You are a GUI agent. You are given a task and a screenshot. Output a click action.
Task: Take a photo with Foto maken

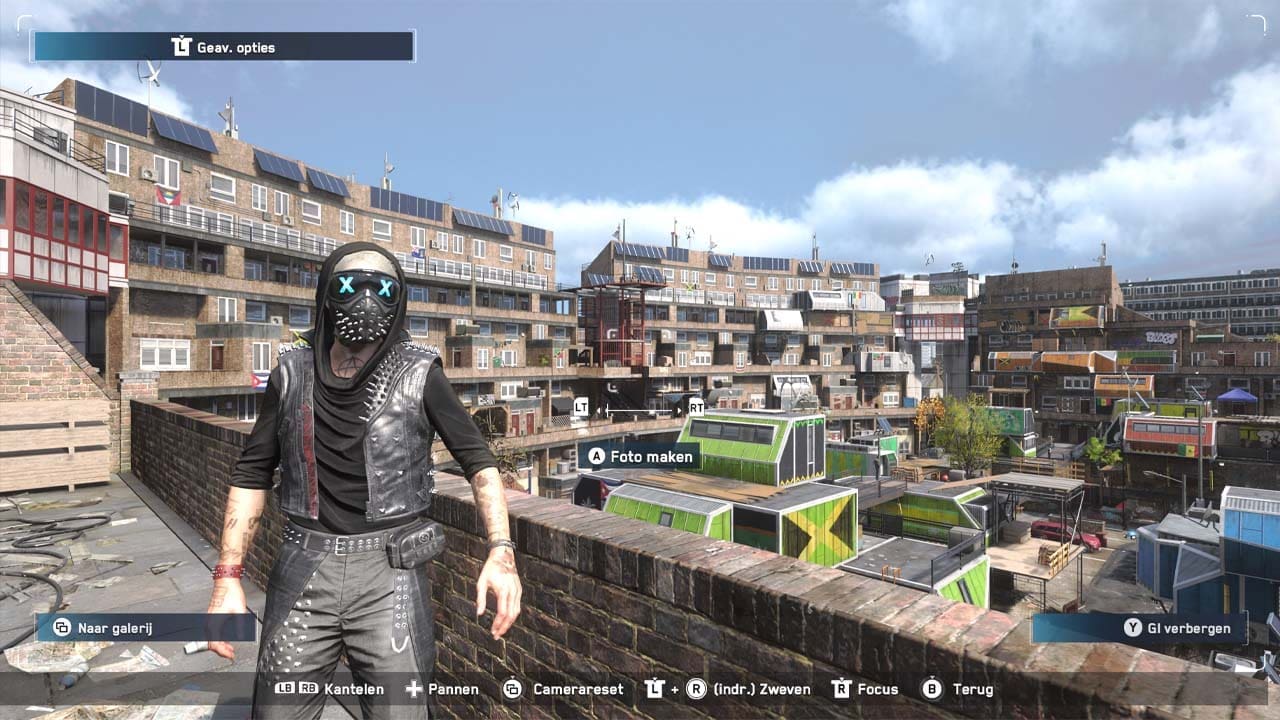coord(641,456)
